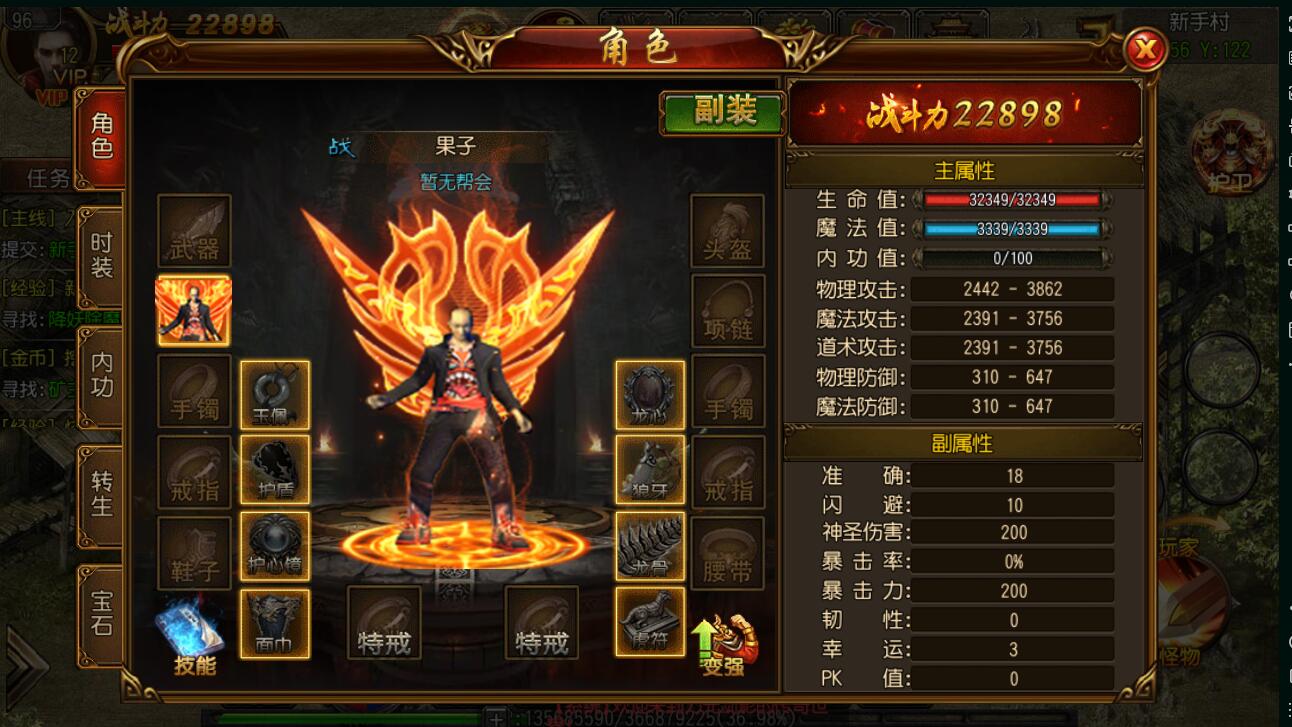The width and height of the screenshot is (1292, 727).
Task: Select the 头盔 helmet slot
Action: 727,231
